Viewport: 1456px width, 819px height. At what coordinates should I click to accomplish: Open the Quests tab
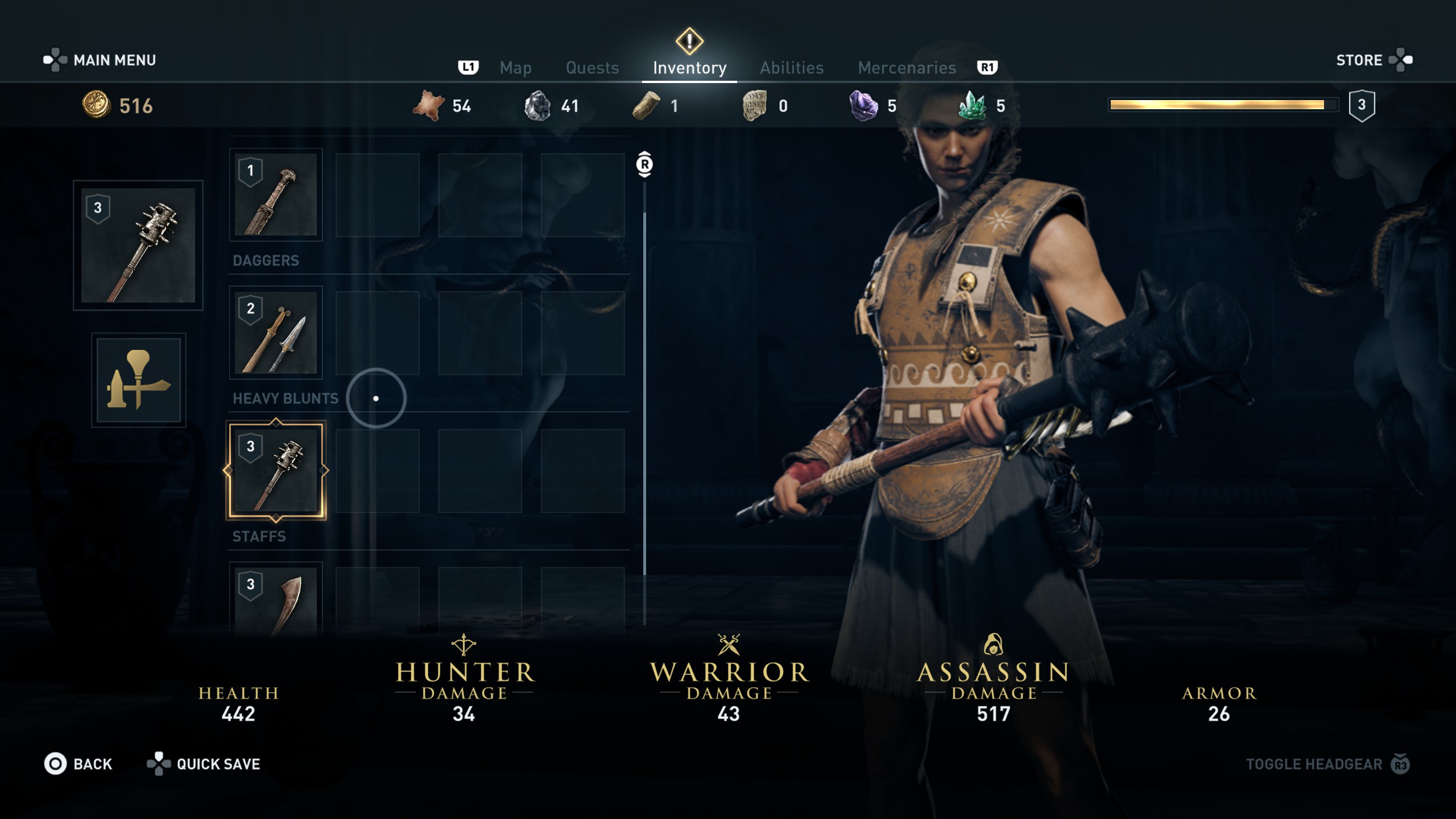(x=592, y=68)
